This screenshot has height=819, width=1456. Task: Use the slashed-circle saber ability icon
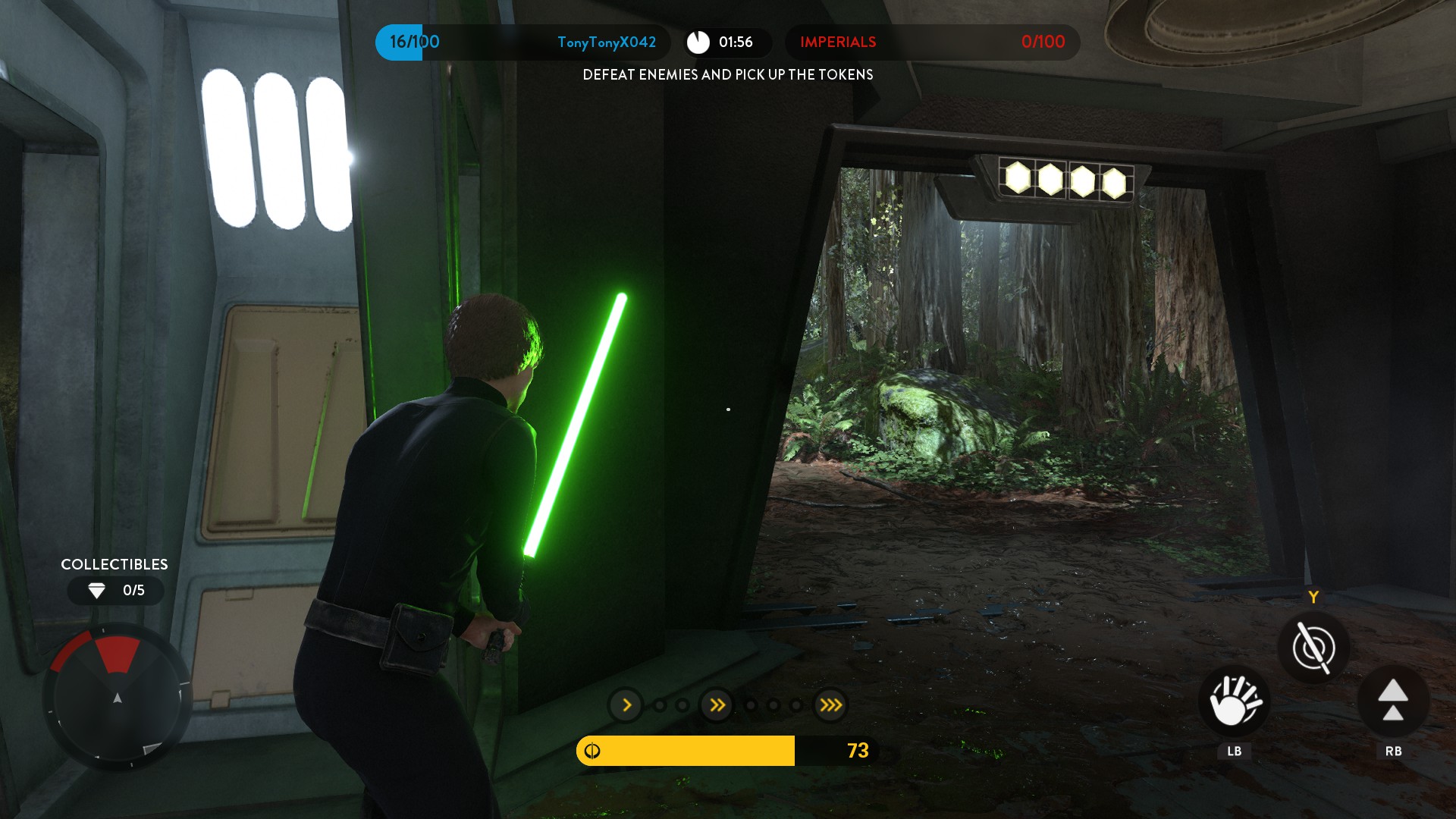1313,648
